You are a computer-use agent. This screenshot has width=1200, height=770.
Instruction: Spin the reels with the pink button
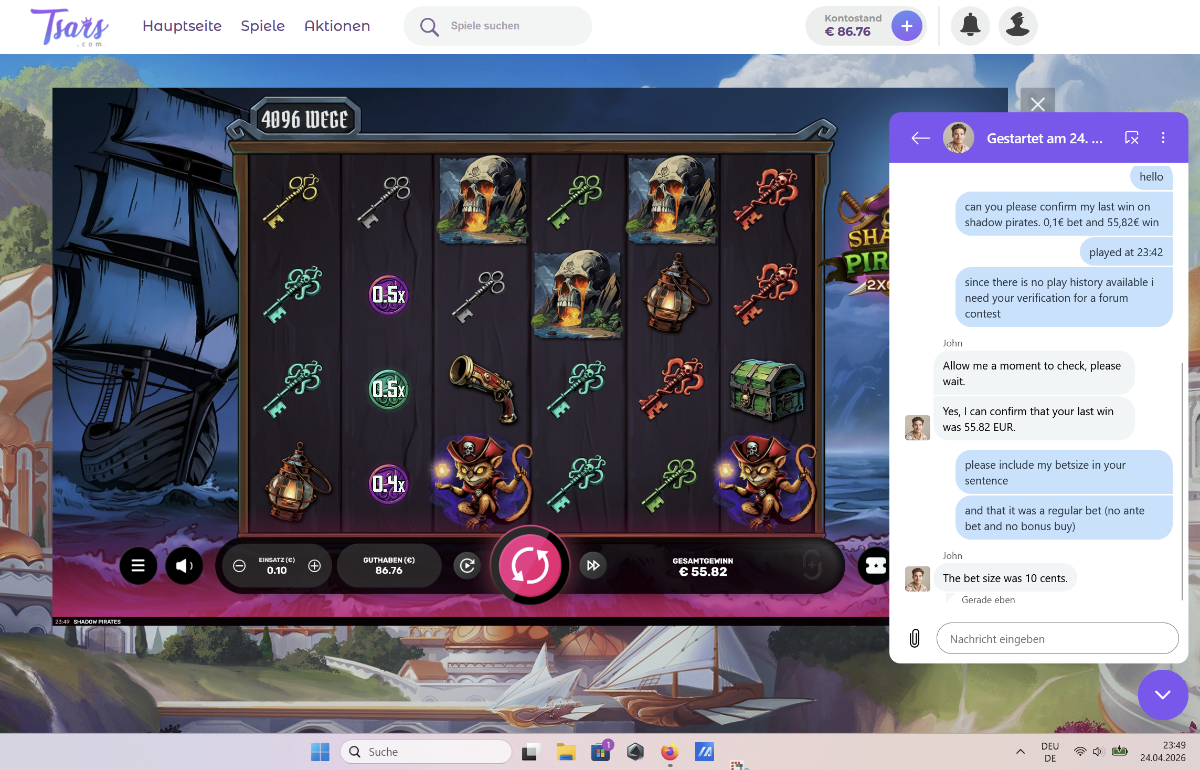point(529,566)
